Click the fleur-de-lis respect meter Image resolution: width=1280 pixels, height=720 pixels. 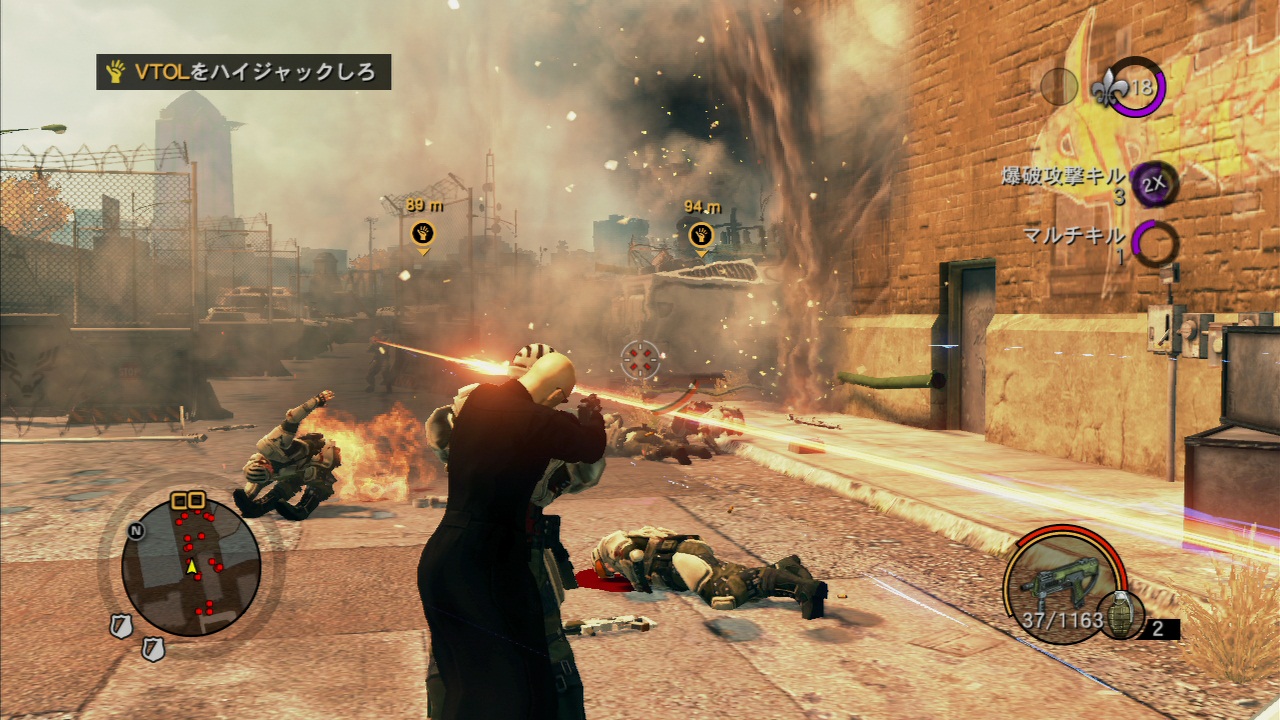coord(1131,88)
